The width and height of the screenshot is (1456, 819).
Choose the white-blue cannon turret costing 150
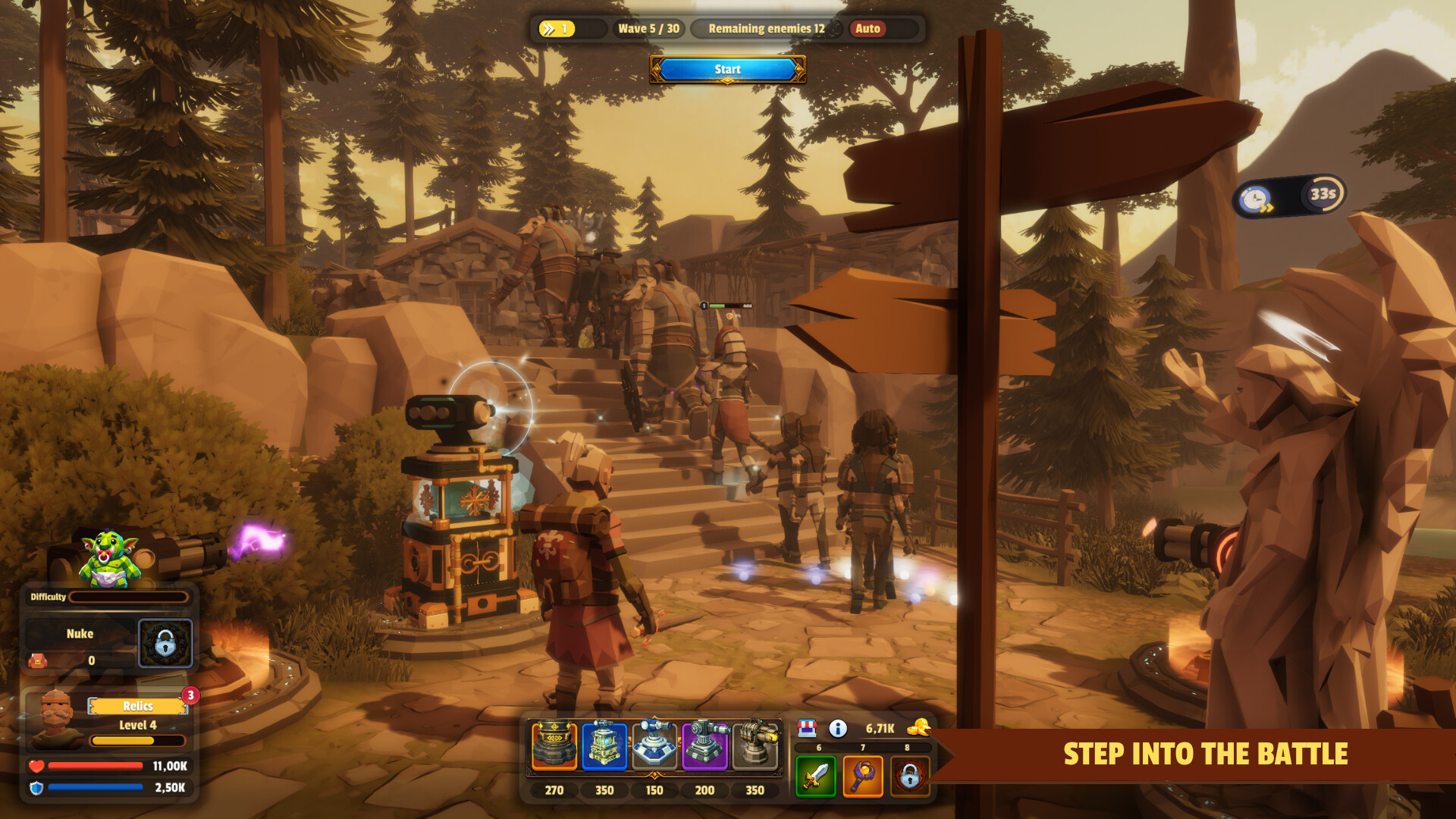(654, 745)
